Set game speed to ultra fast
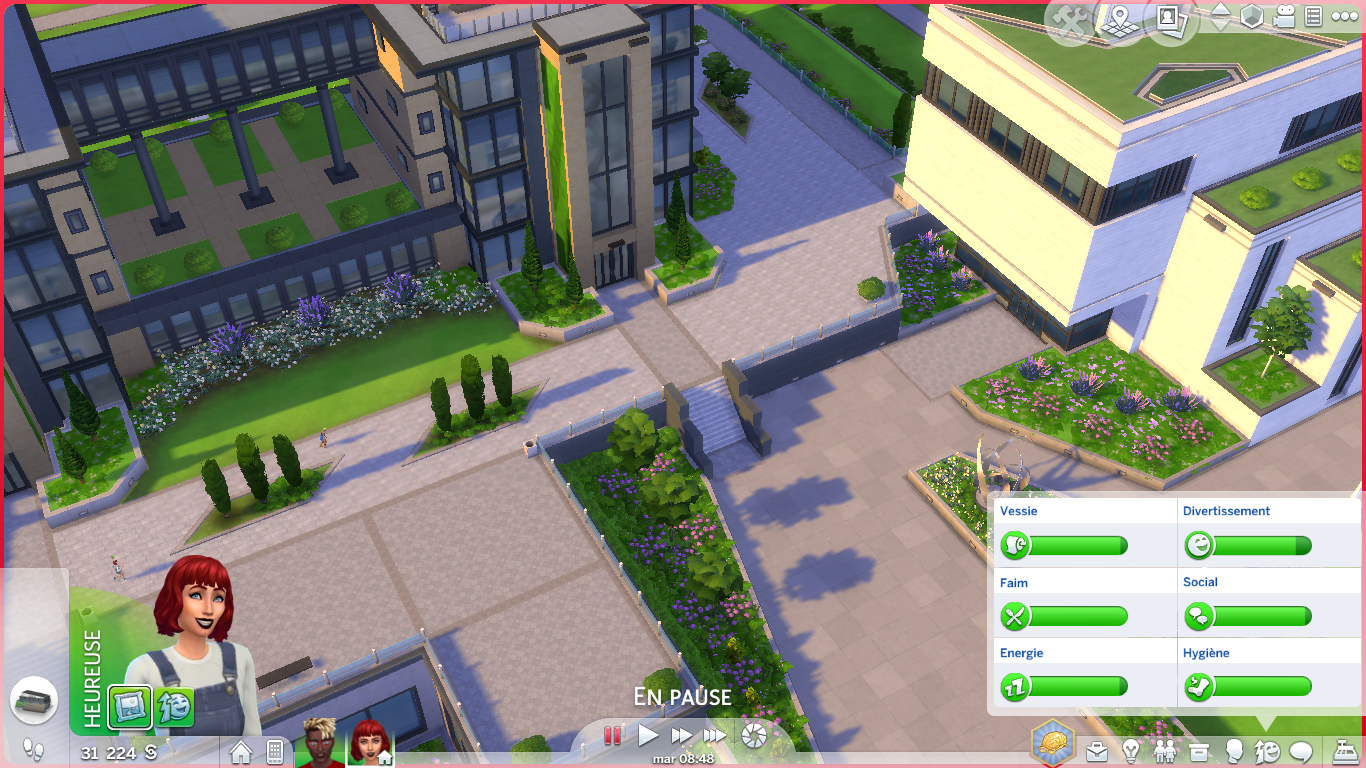Viewport: 1366px width, 768px height. (x=714, y=736)
